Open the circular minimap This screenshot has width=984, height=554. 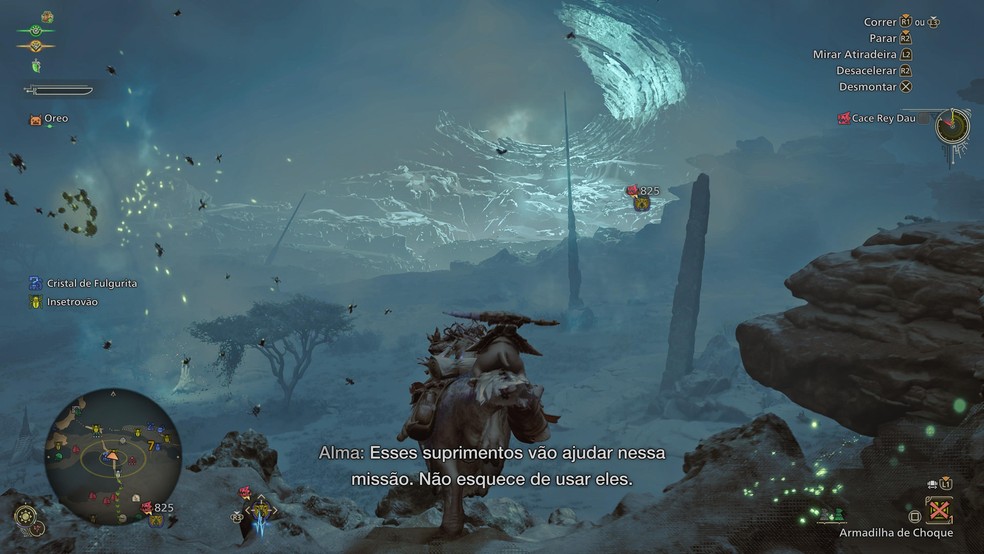[x=113, y=457]
